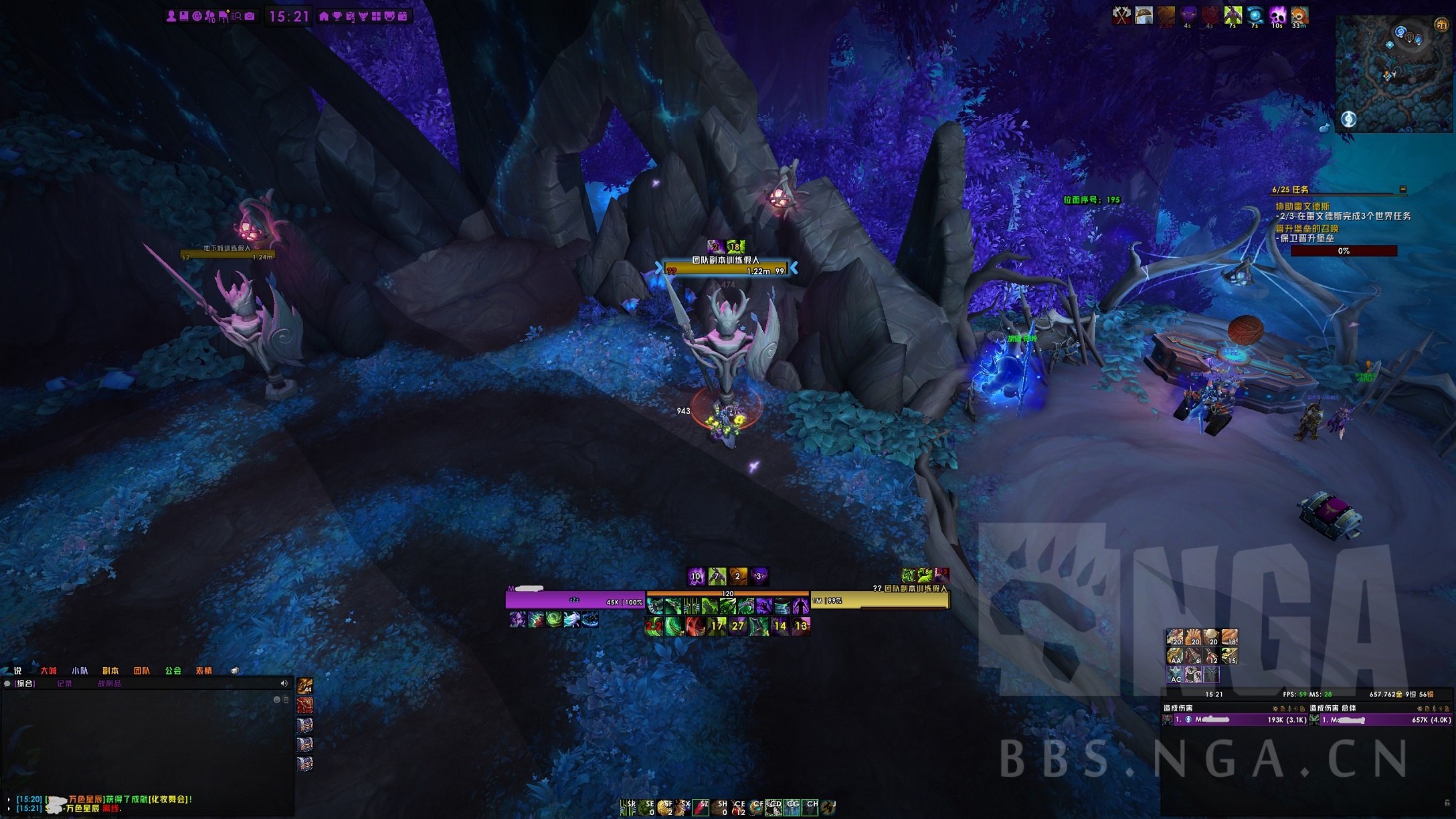Open achievements via the trophy icon
Screen dimensions: 1456x819
(x=338, y=15)
